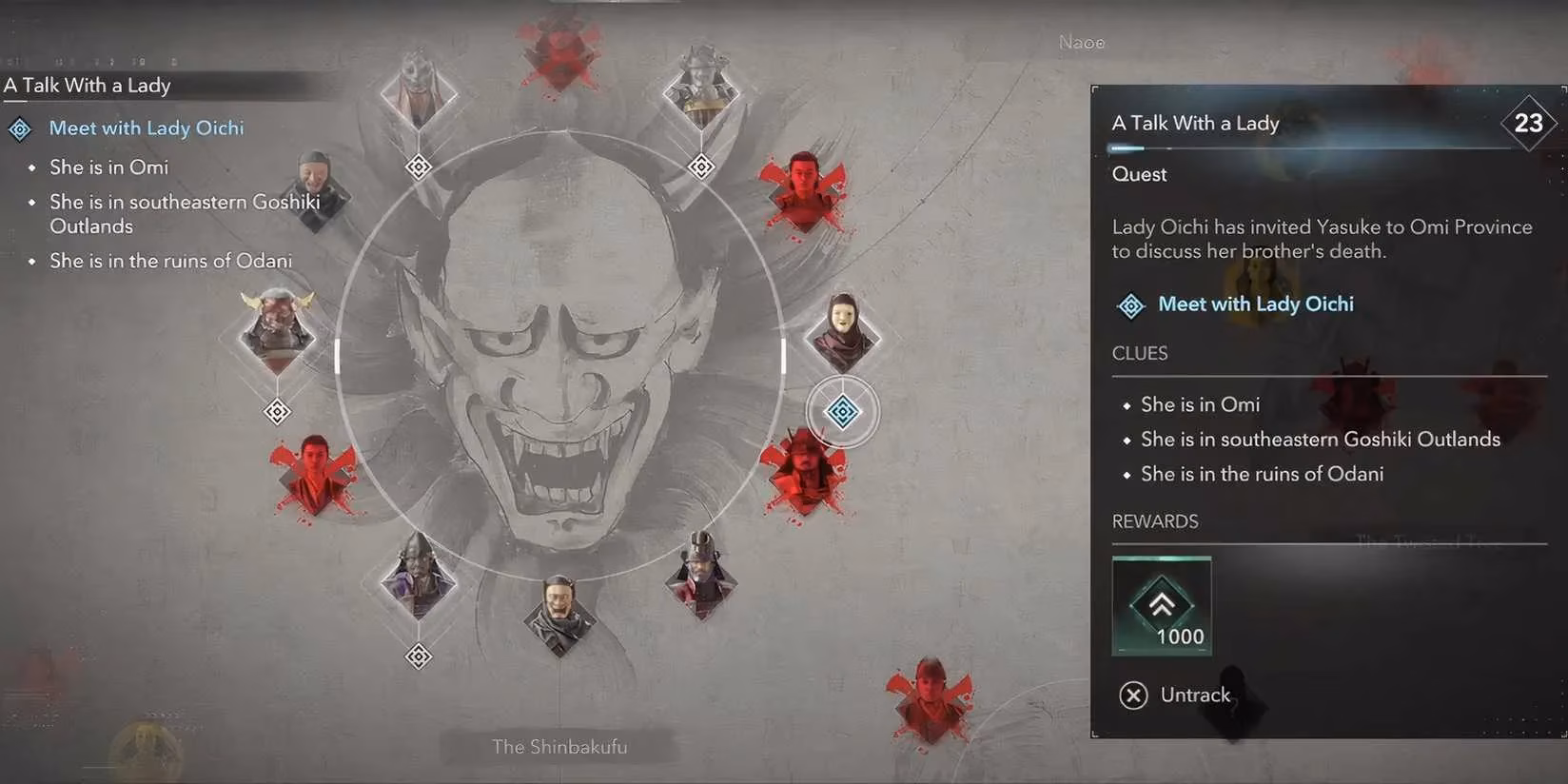The height and width of the screenshot is (784, 1568).
Task: Select the highlighted blue quest diamond marker
Action: coord(841,411)
